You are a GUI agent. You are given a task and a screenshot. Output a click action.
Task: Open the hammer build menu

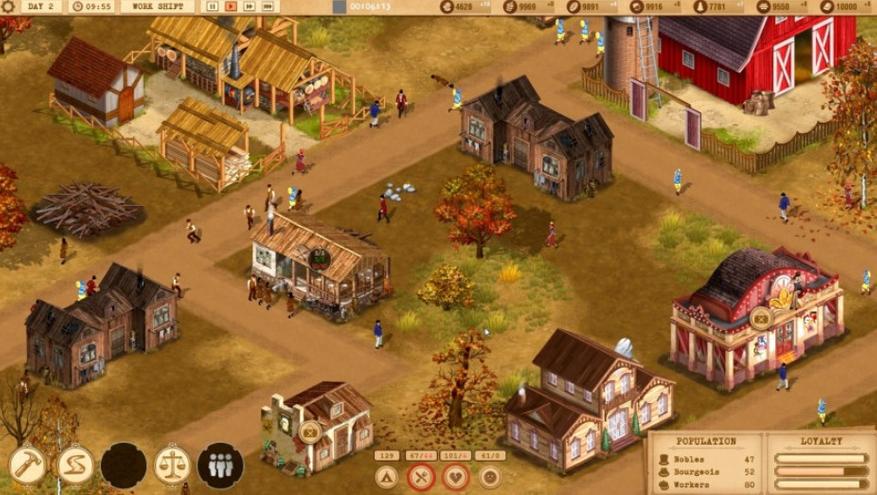point(27,465)
